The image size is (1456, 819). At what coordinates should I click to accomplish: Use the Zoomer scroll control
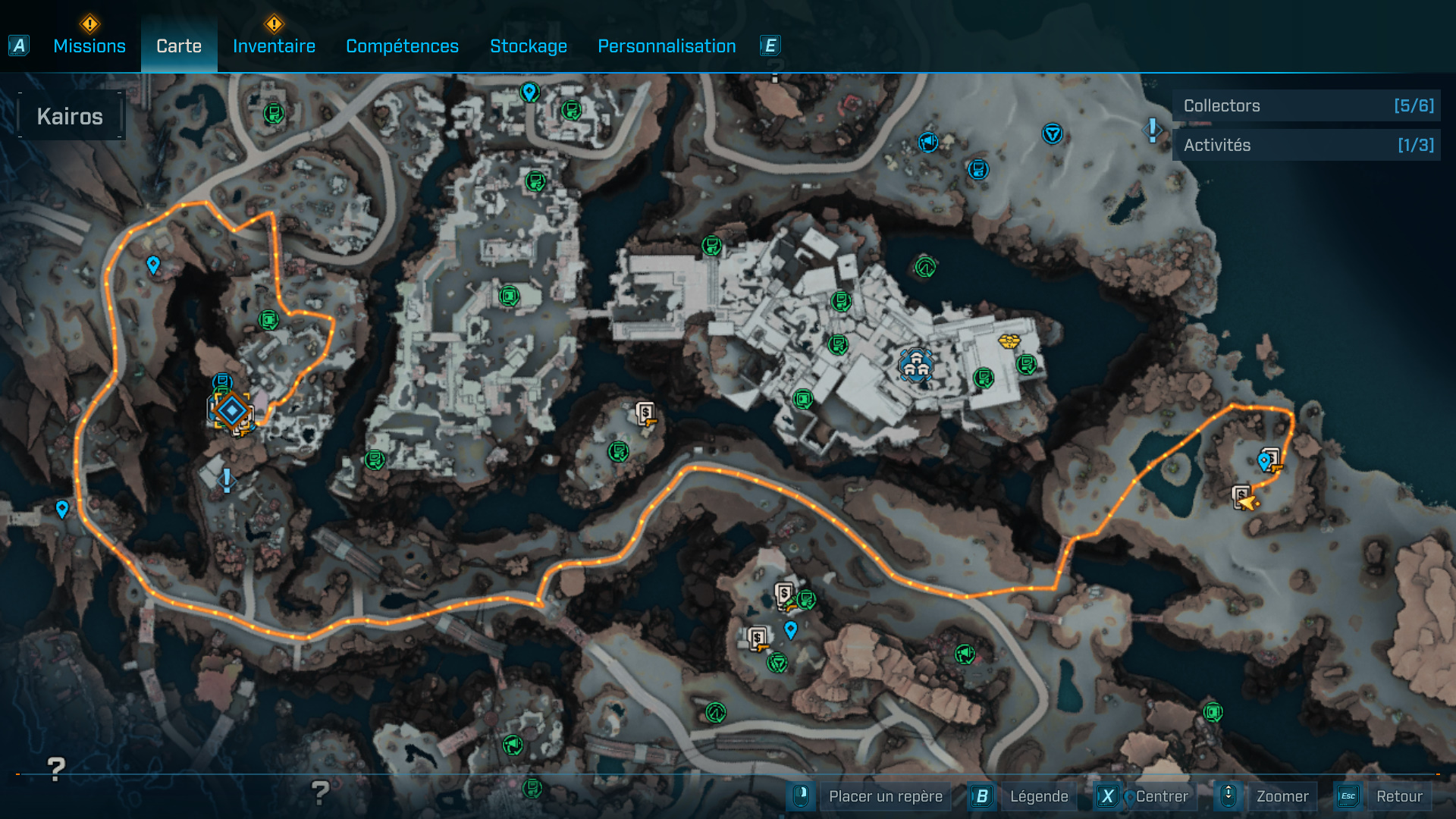pyautogui.click(x=1283, y=796)
